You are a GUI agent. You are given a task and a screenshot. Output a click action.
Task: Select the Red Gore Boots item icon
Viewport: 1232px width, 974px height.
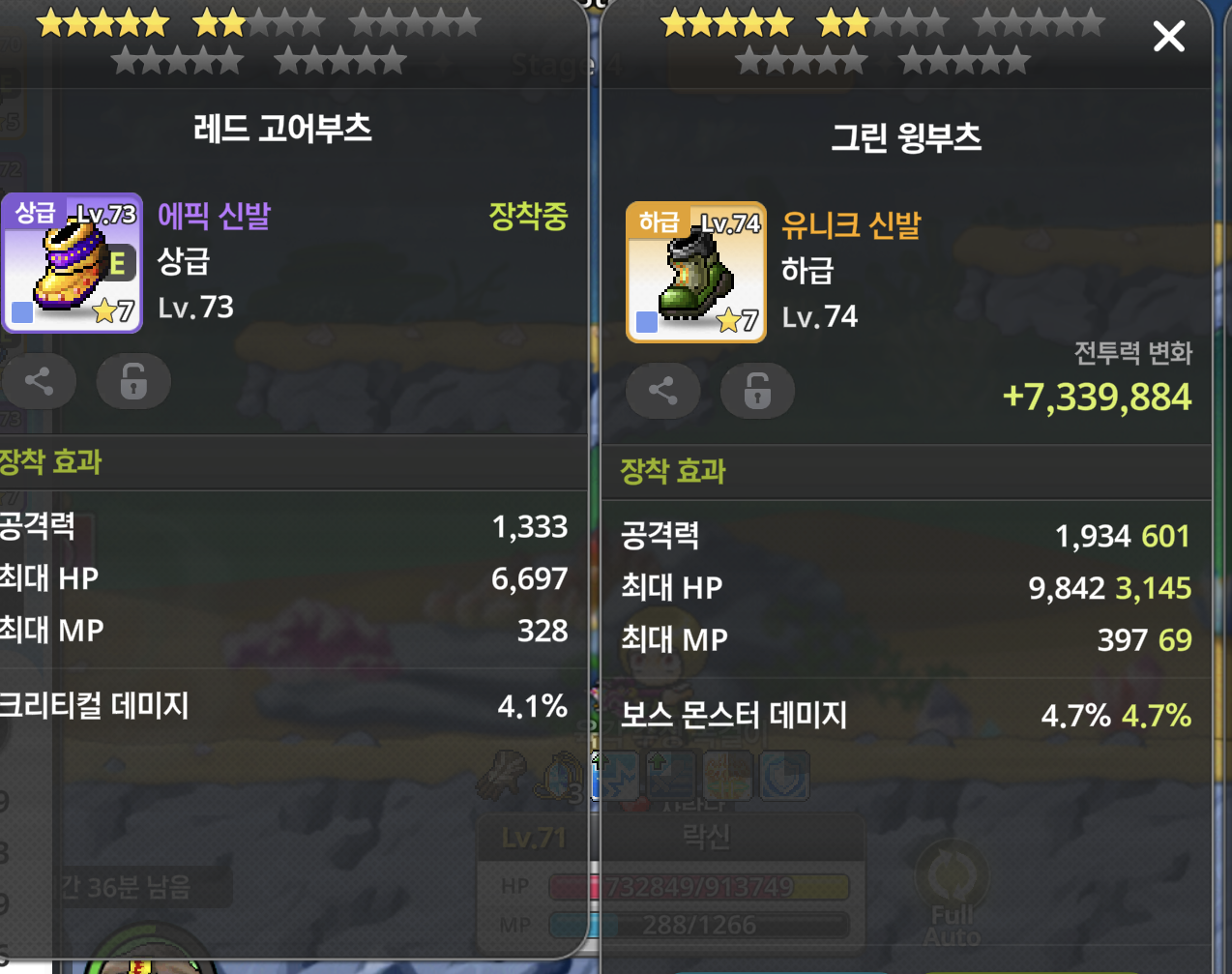pos(73,263)
